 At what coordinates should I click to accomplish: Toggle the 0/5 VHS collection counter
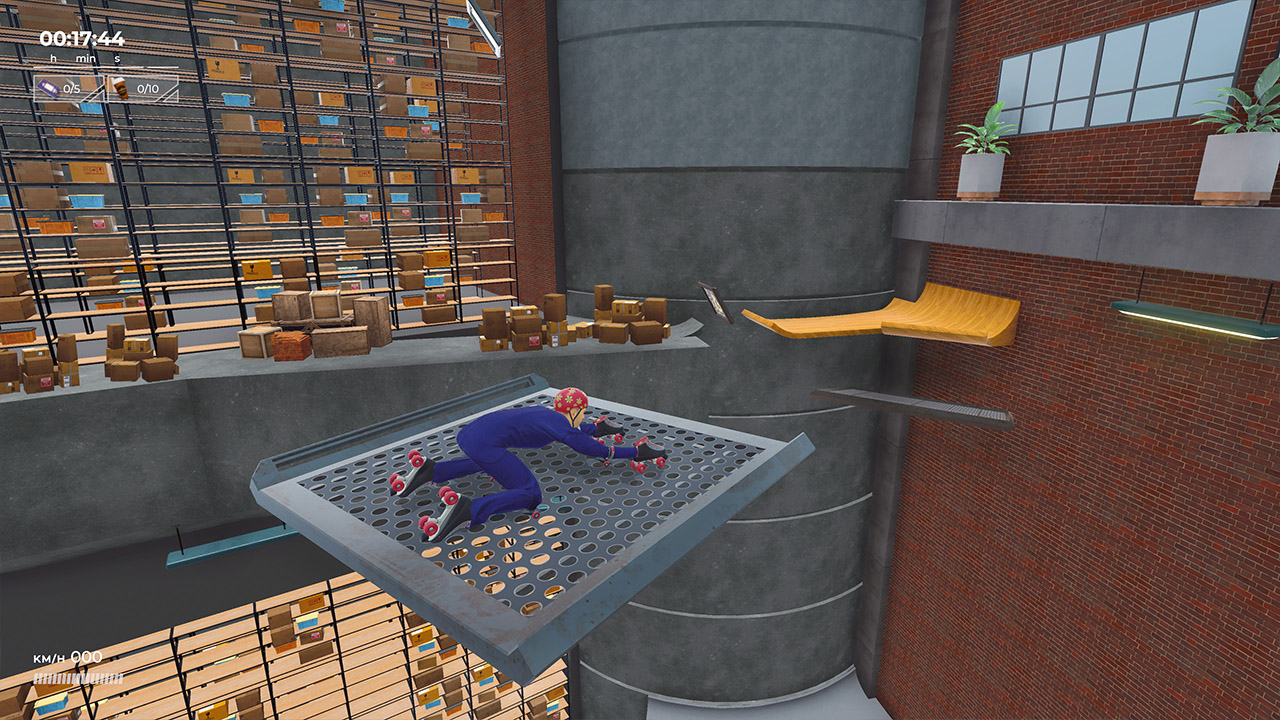click(70, 88)
